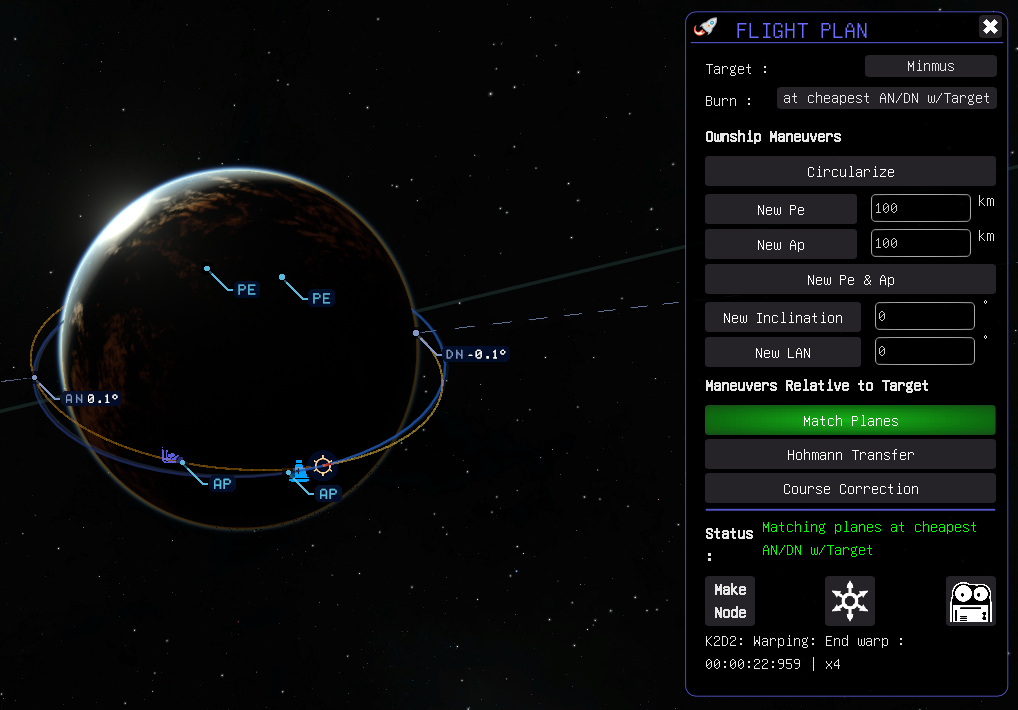The width and height of the screenshot is (1018, 710).
Task: Toggle the green Match Planes button
Action: [x=850, y=420]
